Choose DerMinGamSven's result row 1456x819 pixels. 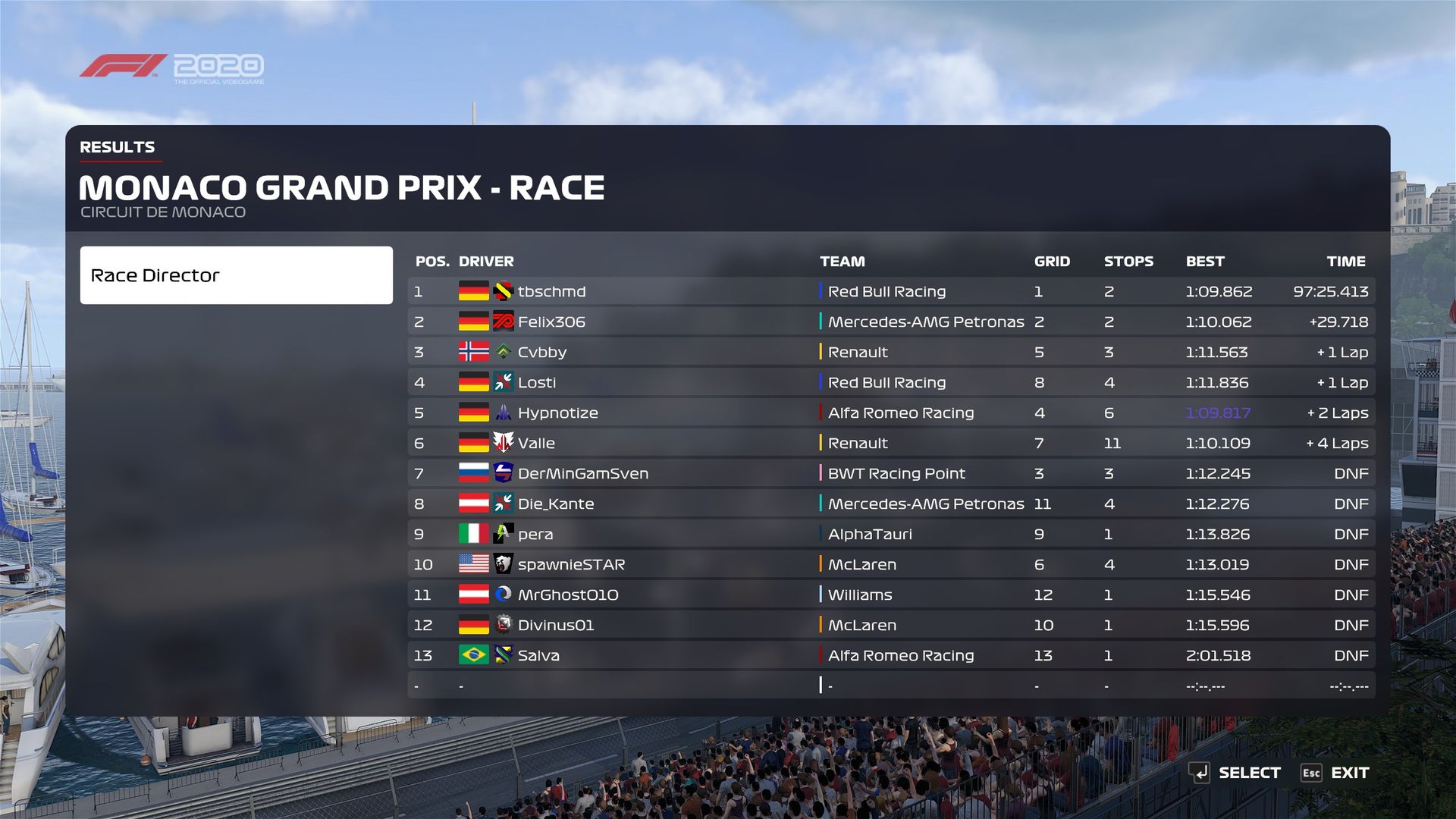click(x=891, y=473)
